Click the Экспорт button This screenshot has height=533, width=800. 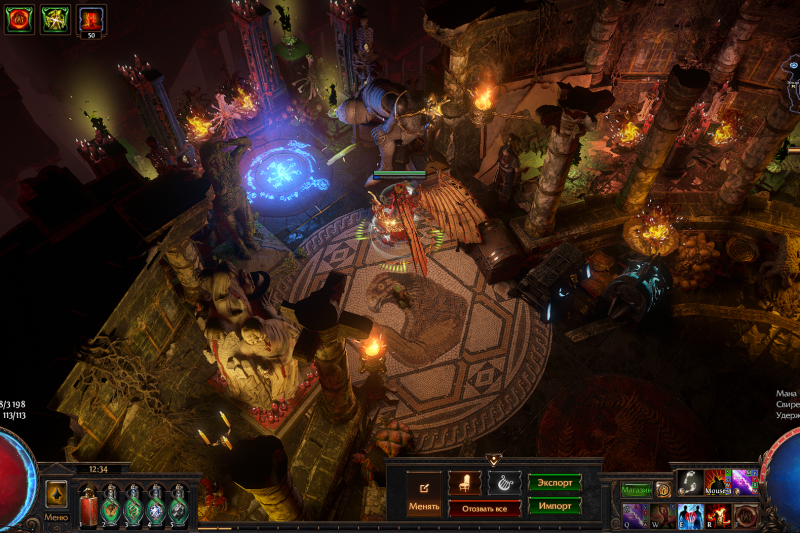coord(555,482)
